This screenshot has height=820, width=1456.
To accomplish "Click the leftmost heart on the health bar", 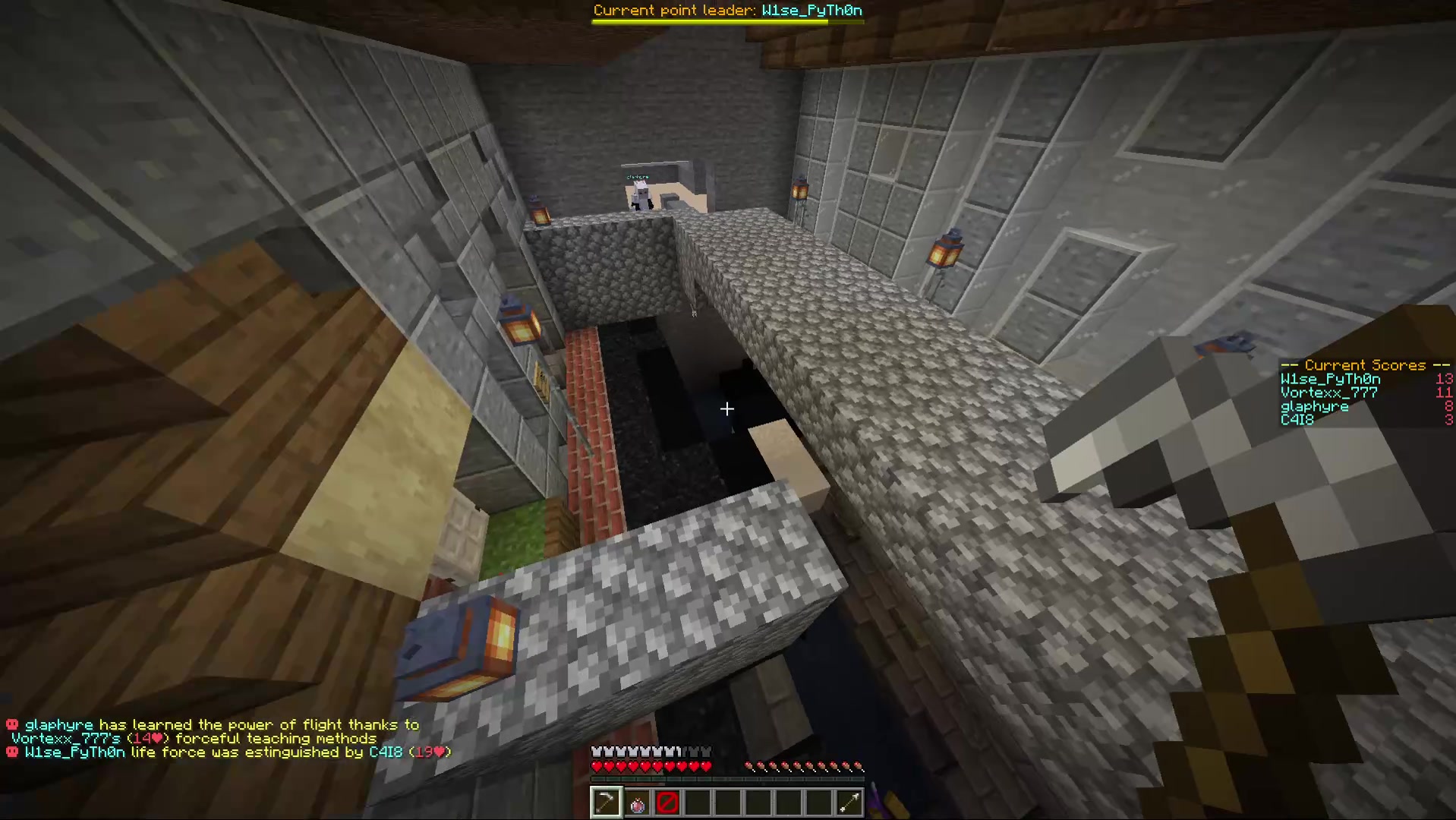I will (597, 767).
